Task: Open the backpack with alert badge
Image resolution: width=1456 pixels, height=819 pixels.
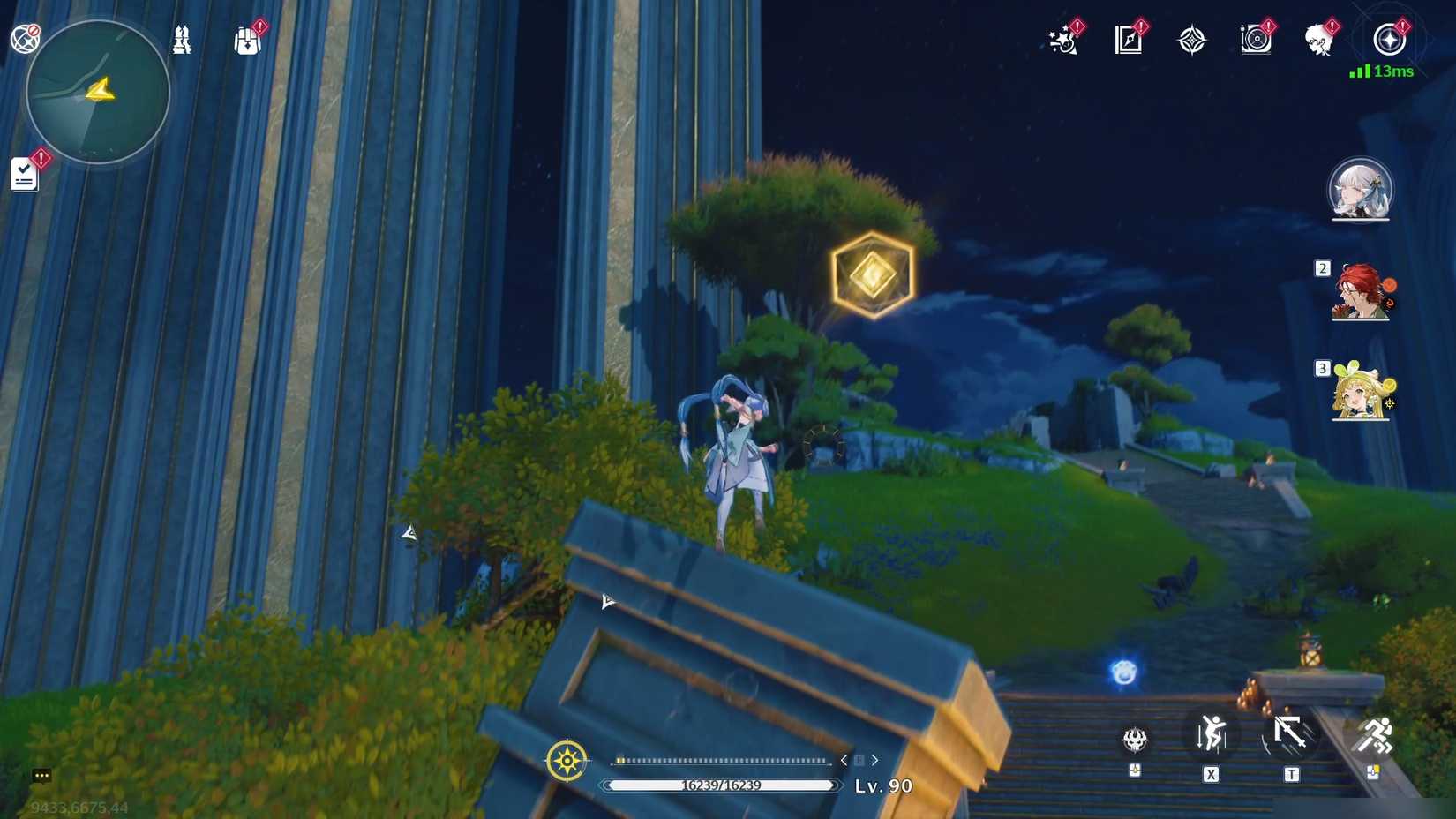Action: click(248, 39)
